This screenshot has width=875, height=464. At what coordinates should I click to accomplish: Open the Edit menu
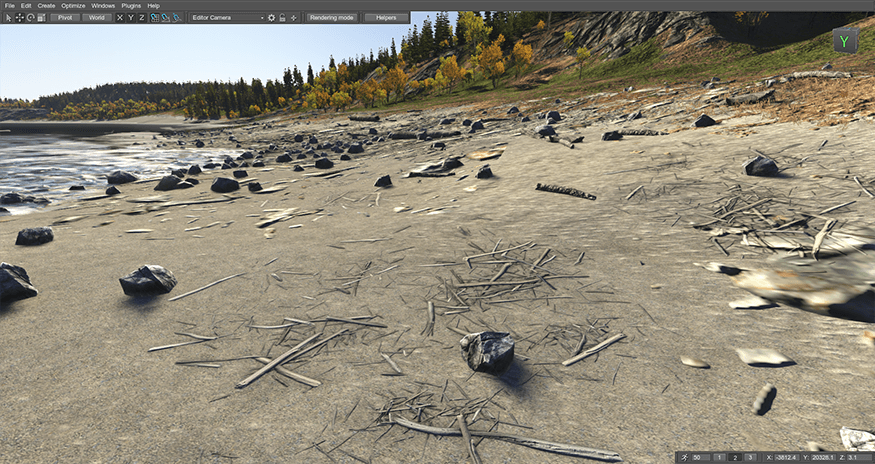(x=26, y=6)
